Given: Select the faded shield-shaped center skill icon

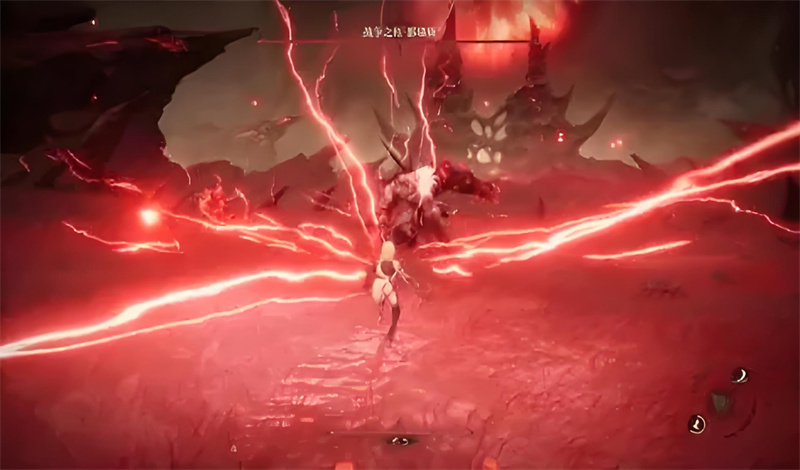Looking at the screenshot, I should tap(719, 402).
